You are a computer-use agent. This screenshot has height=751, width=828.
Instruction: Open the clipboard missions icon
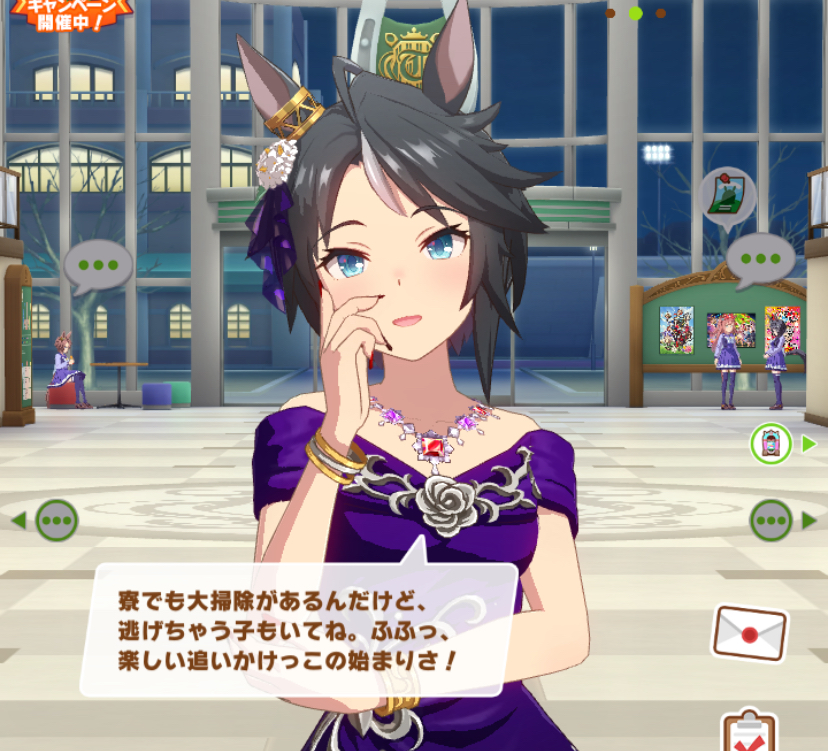tap(746, 730)
